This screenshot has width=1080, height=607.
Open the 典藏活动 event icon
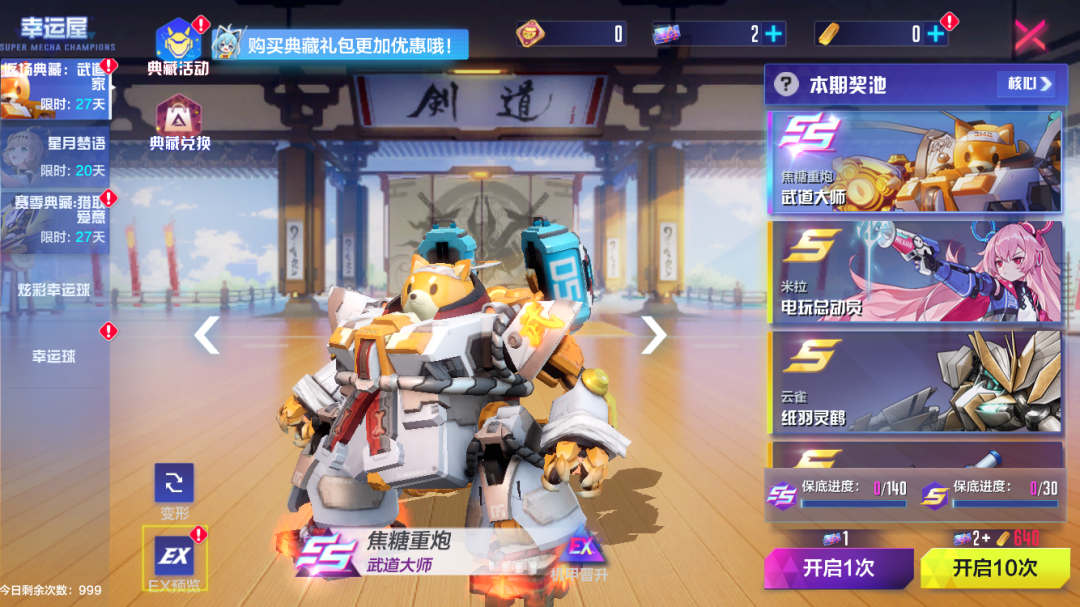[178, 44]
